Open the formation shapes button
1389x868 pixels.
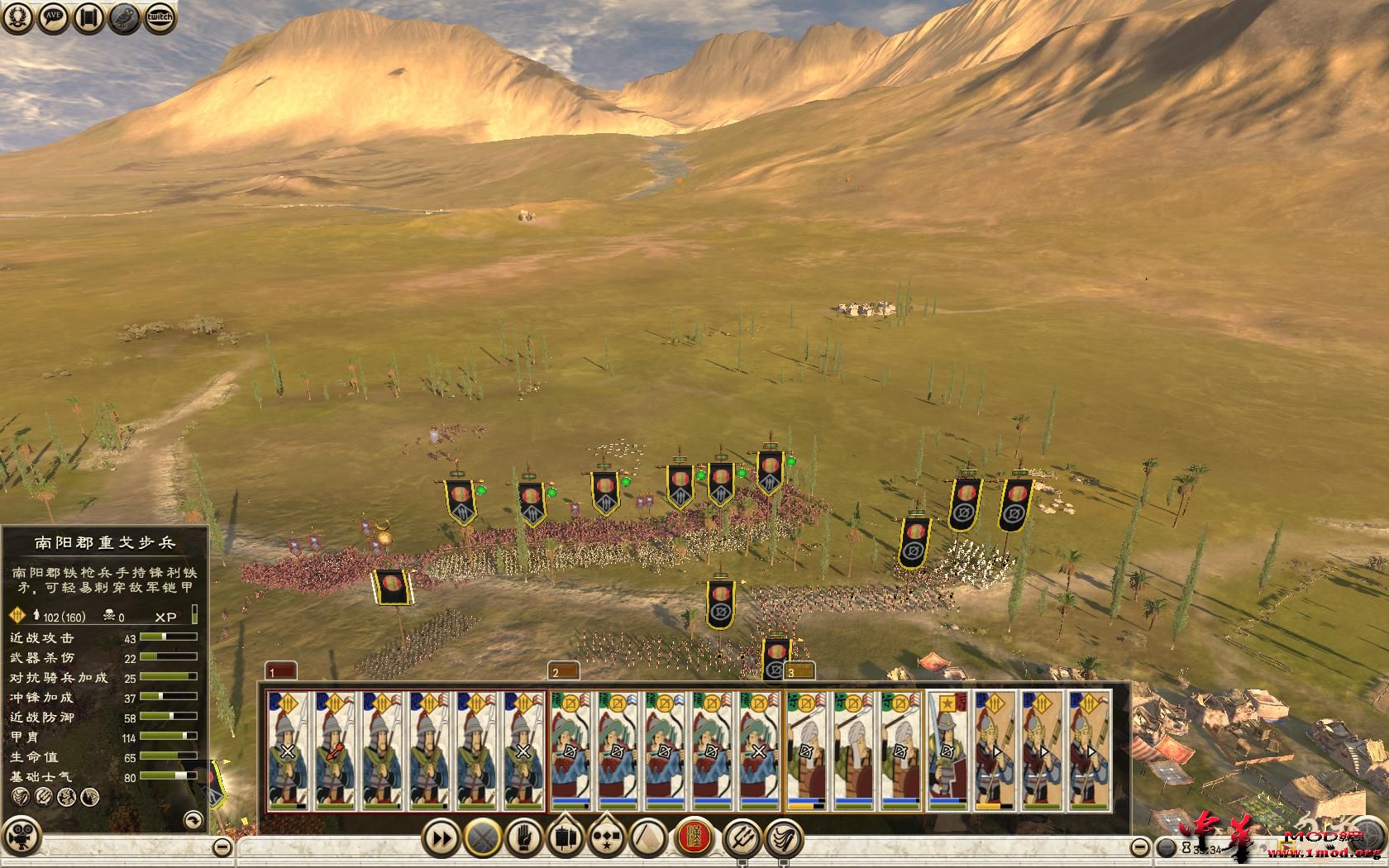pyautogui.click(x=607, y=838)
